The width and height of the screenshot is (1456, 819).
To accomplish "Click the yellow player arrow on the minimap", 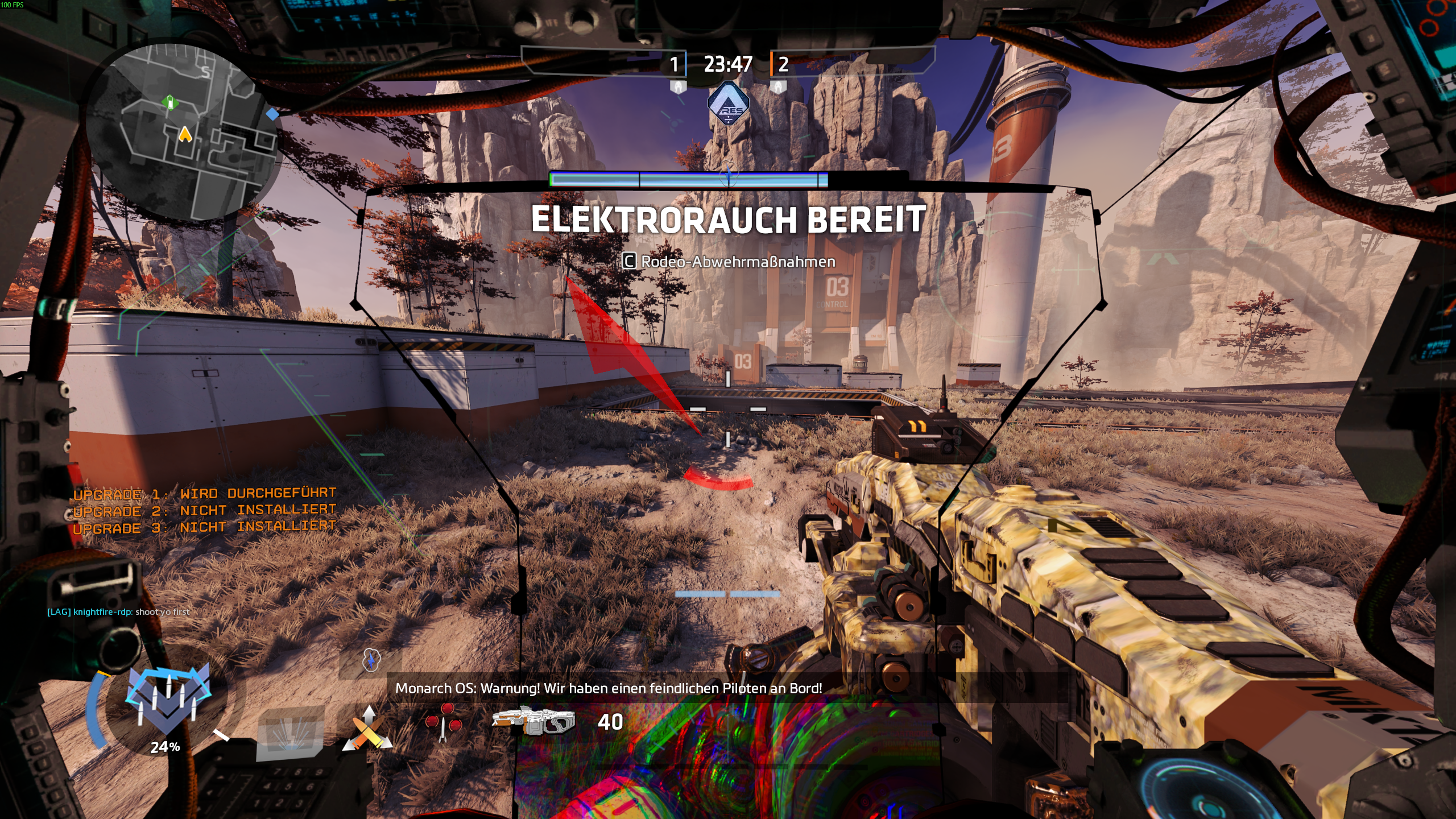I will [185, 134].
